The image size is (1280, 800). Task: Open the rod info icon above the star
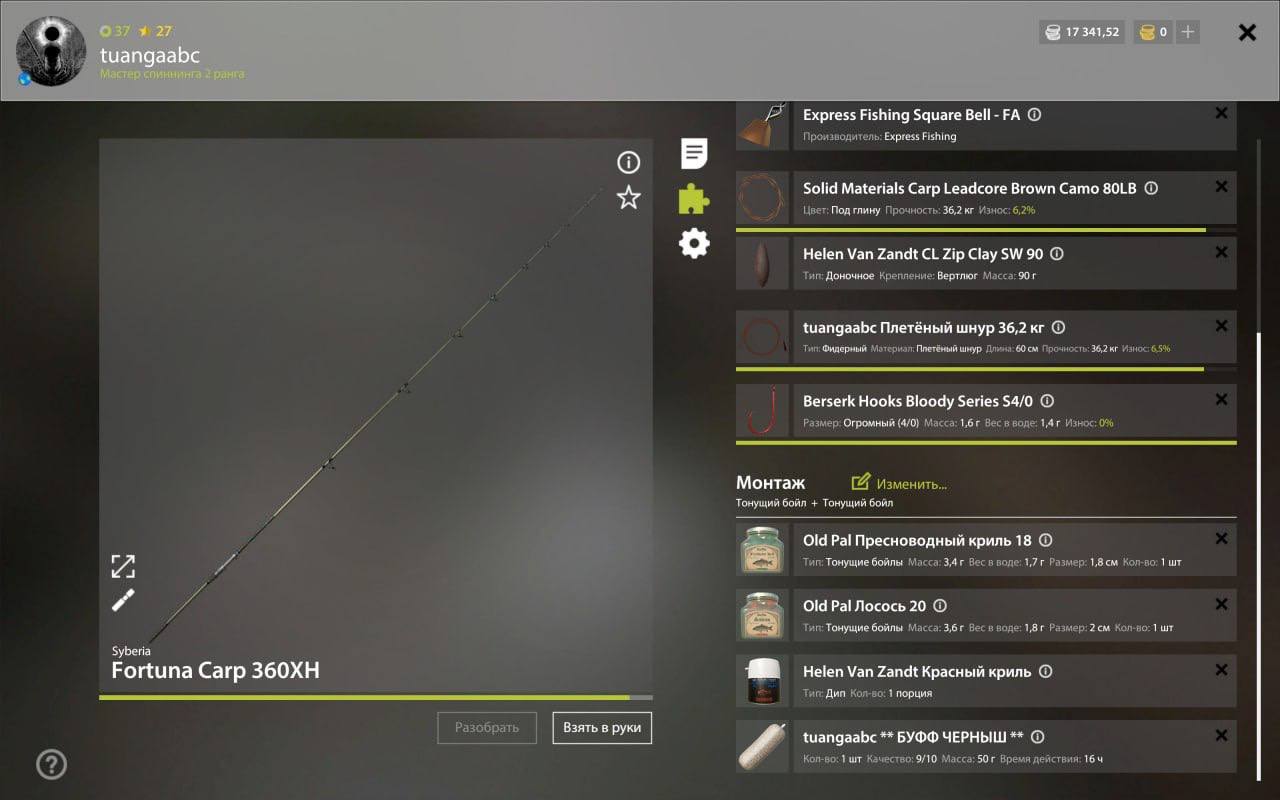pos(628,162)
